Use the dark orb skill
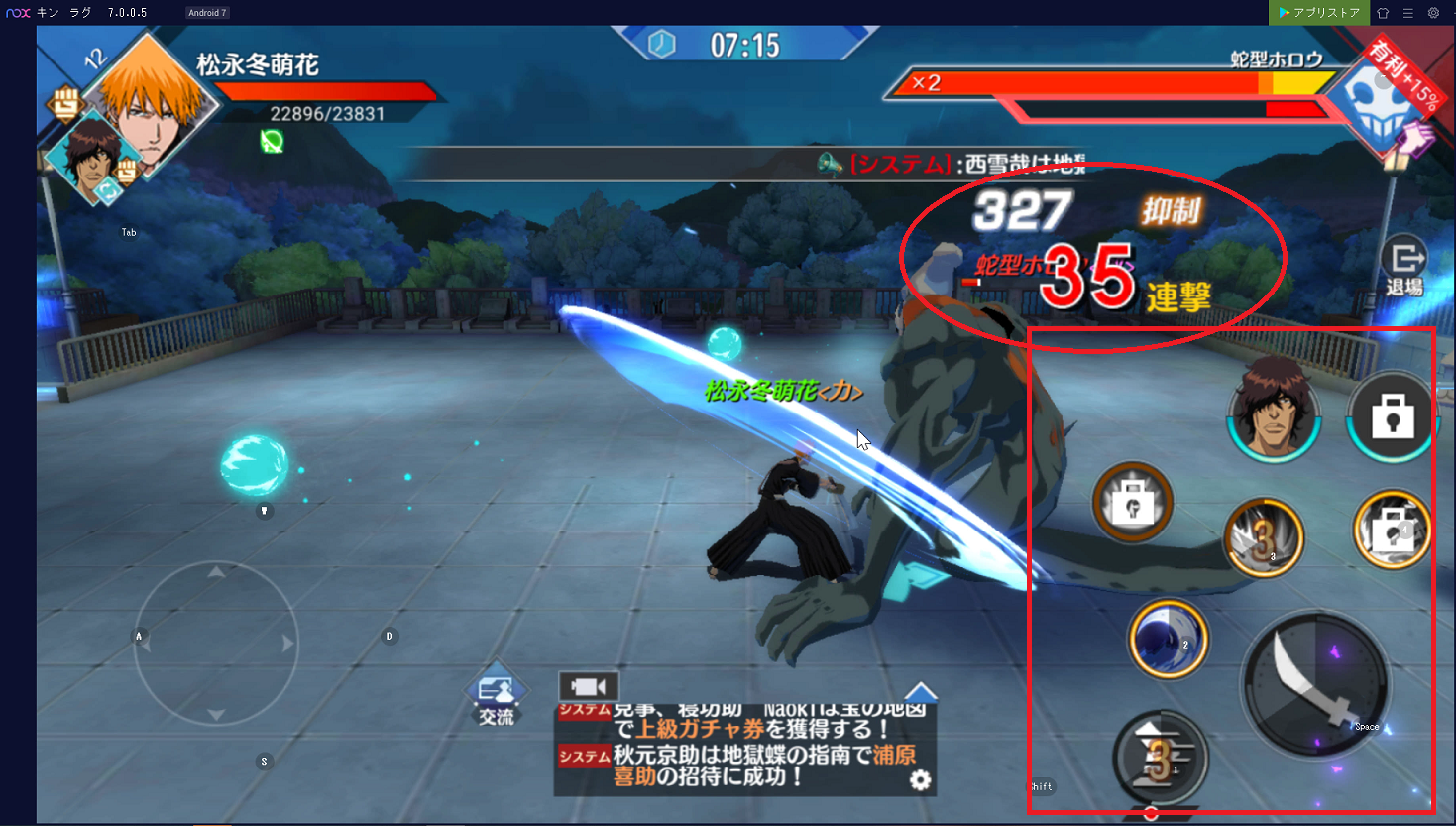This screenshot has width=1456, height=826. point(1168,640)
